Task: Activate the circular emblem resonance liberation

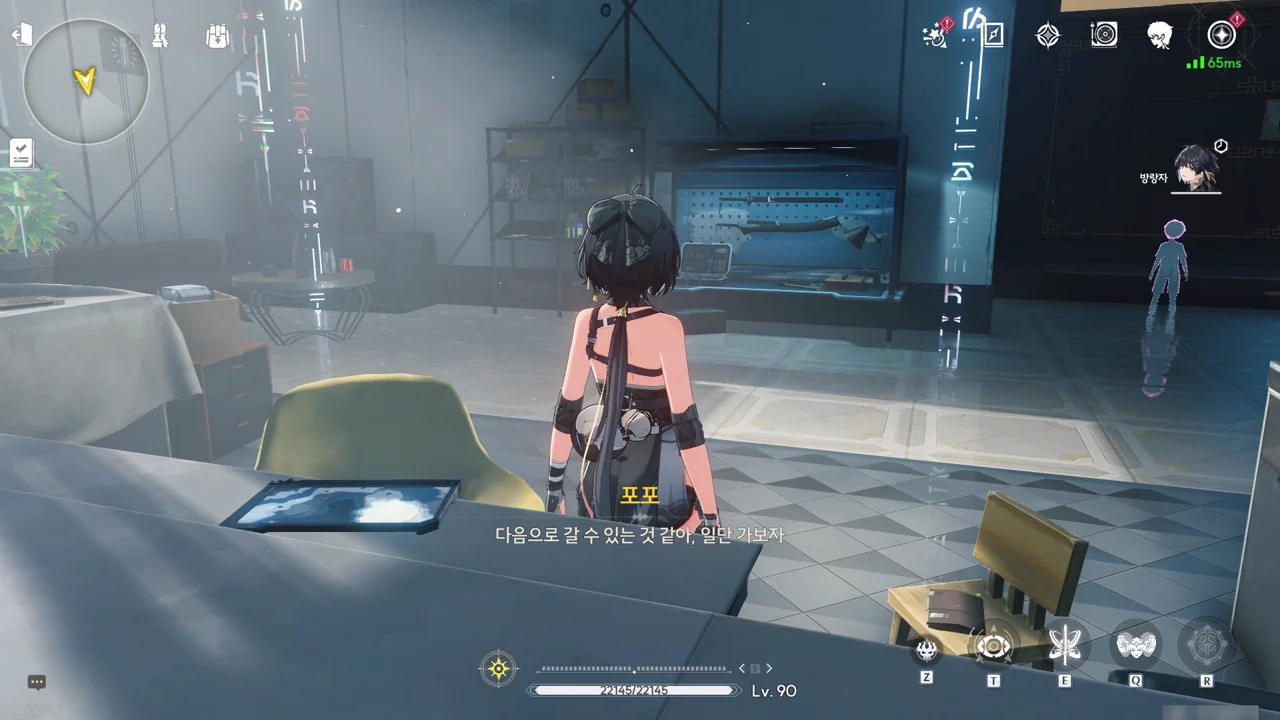Action: tap(1206, 646)
